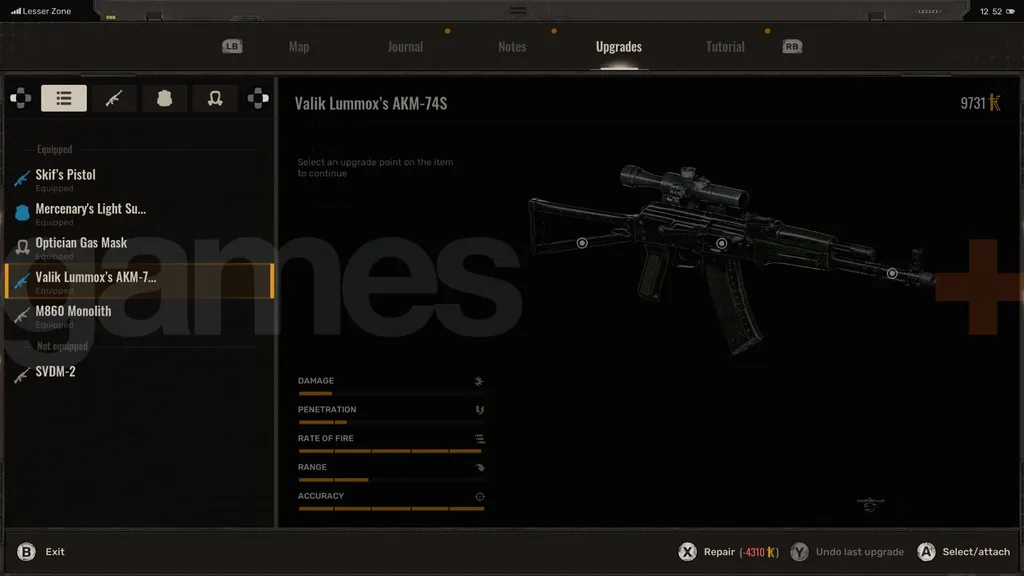Select the Upgrades tab
1024x576 pixels.
(x=618, y=47)
